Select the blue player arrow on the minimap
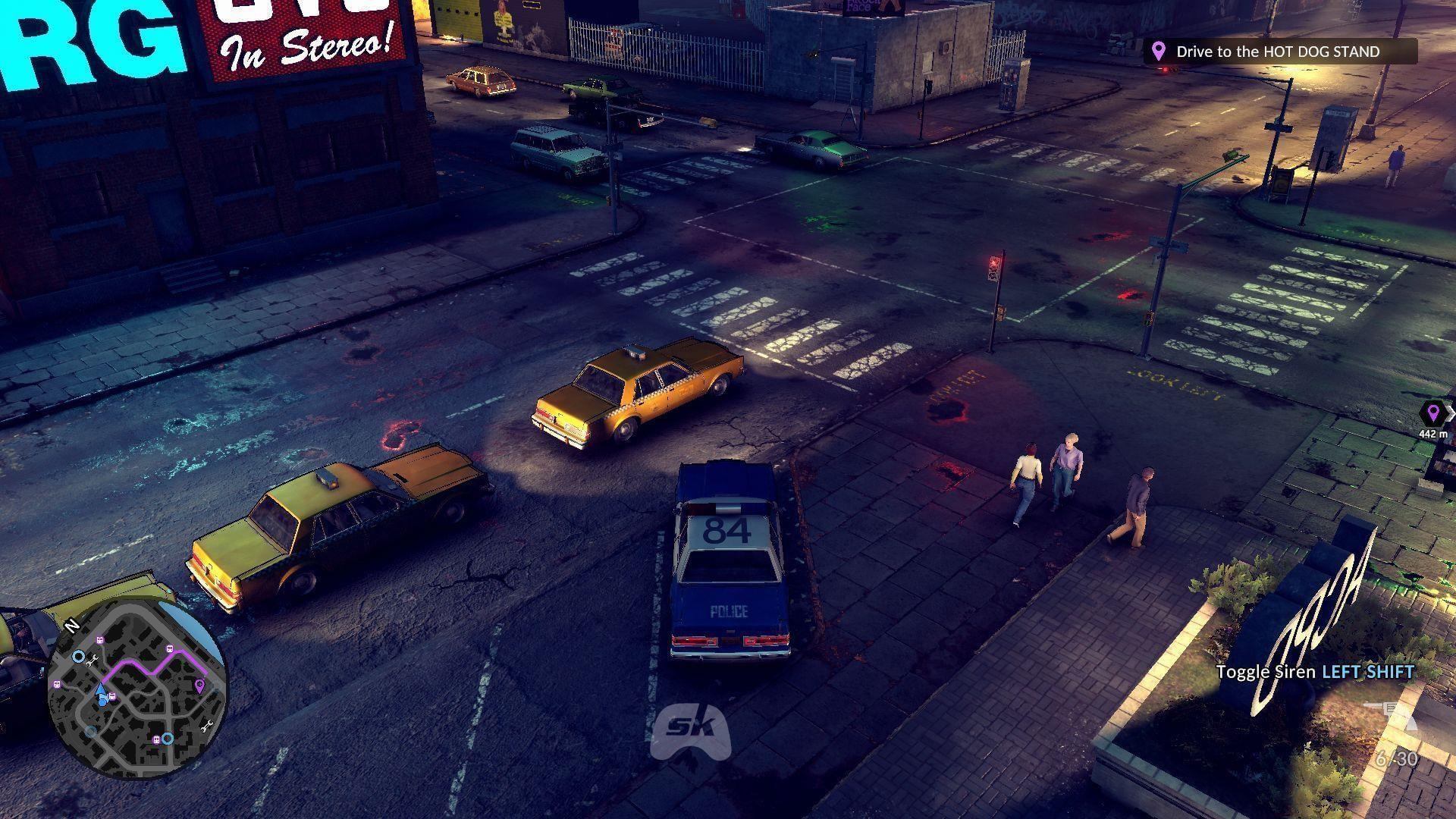 100,689
